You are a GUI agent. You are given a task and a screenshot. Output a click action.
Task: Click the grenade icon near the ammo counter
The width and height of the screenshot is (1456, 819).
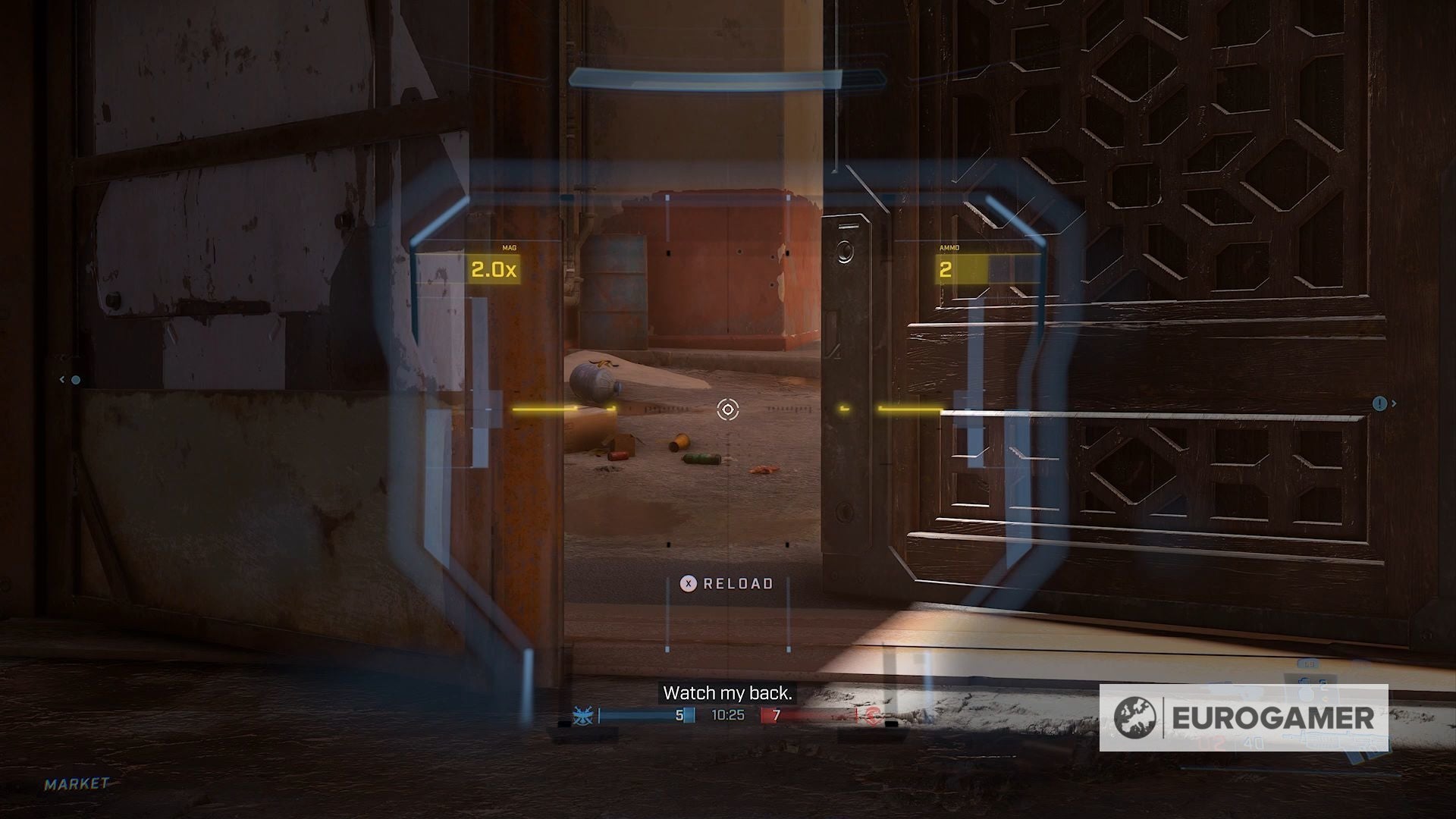1305,694
